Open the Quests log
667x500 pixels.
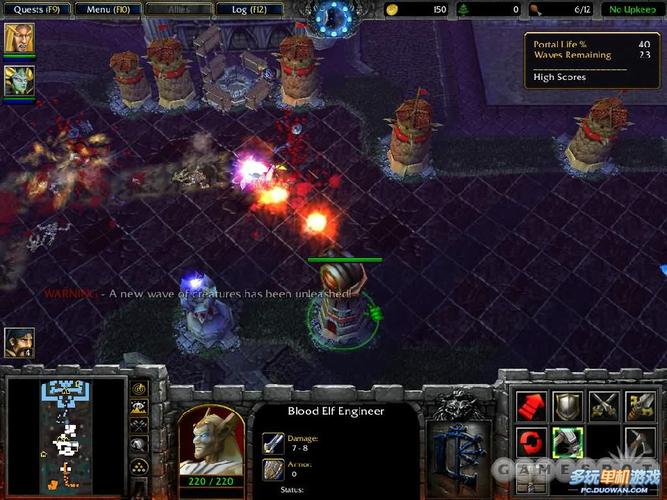pos(35,9)
